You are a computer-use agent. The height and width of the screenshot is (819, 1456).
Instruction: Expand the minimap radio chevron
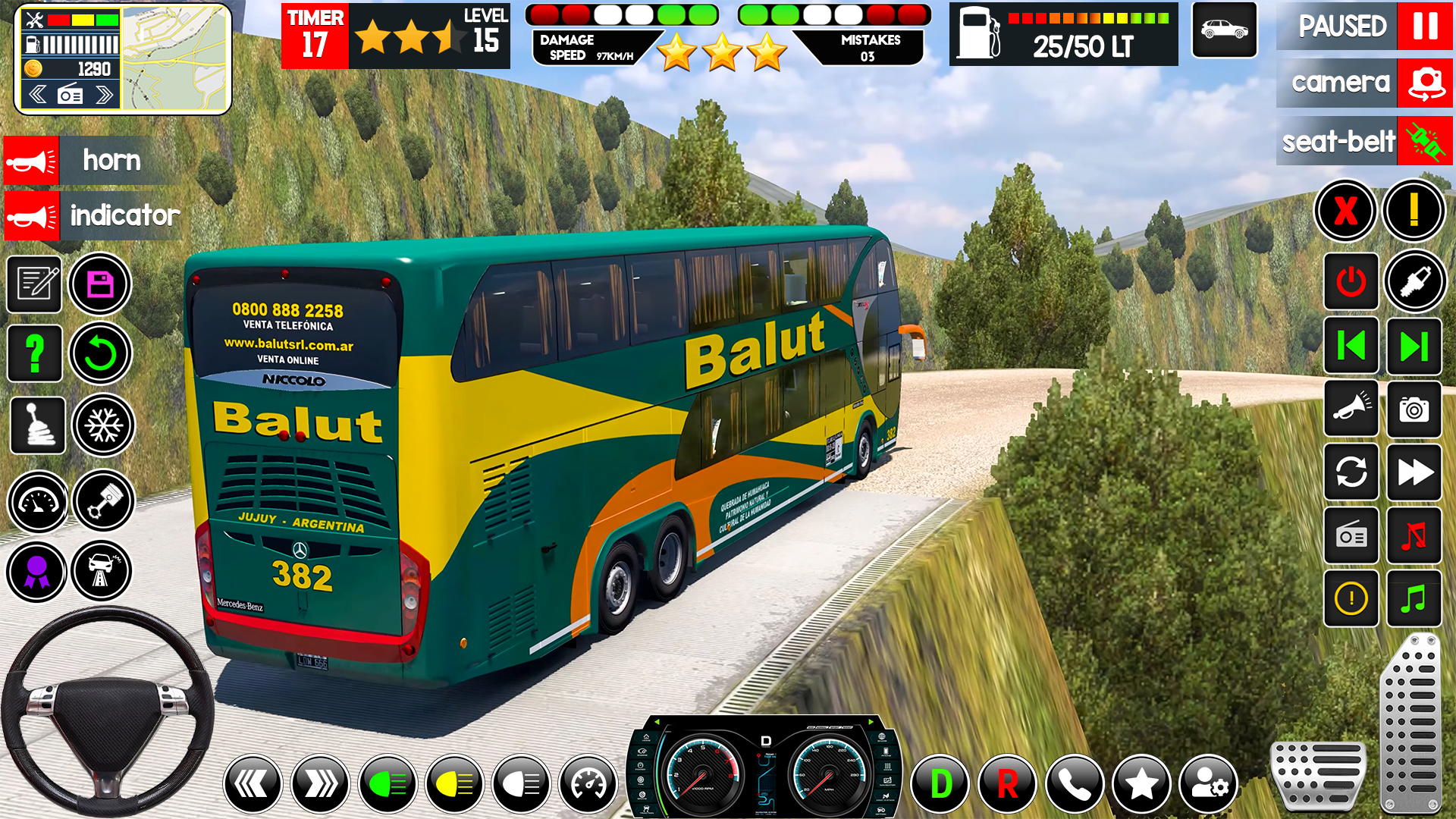click(104, 93)
